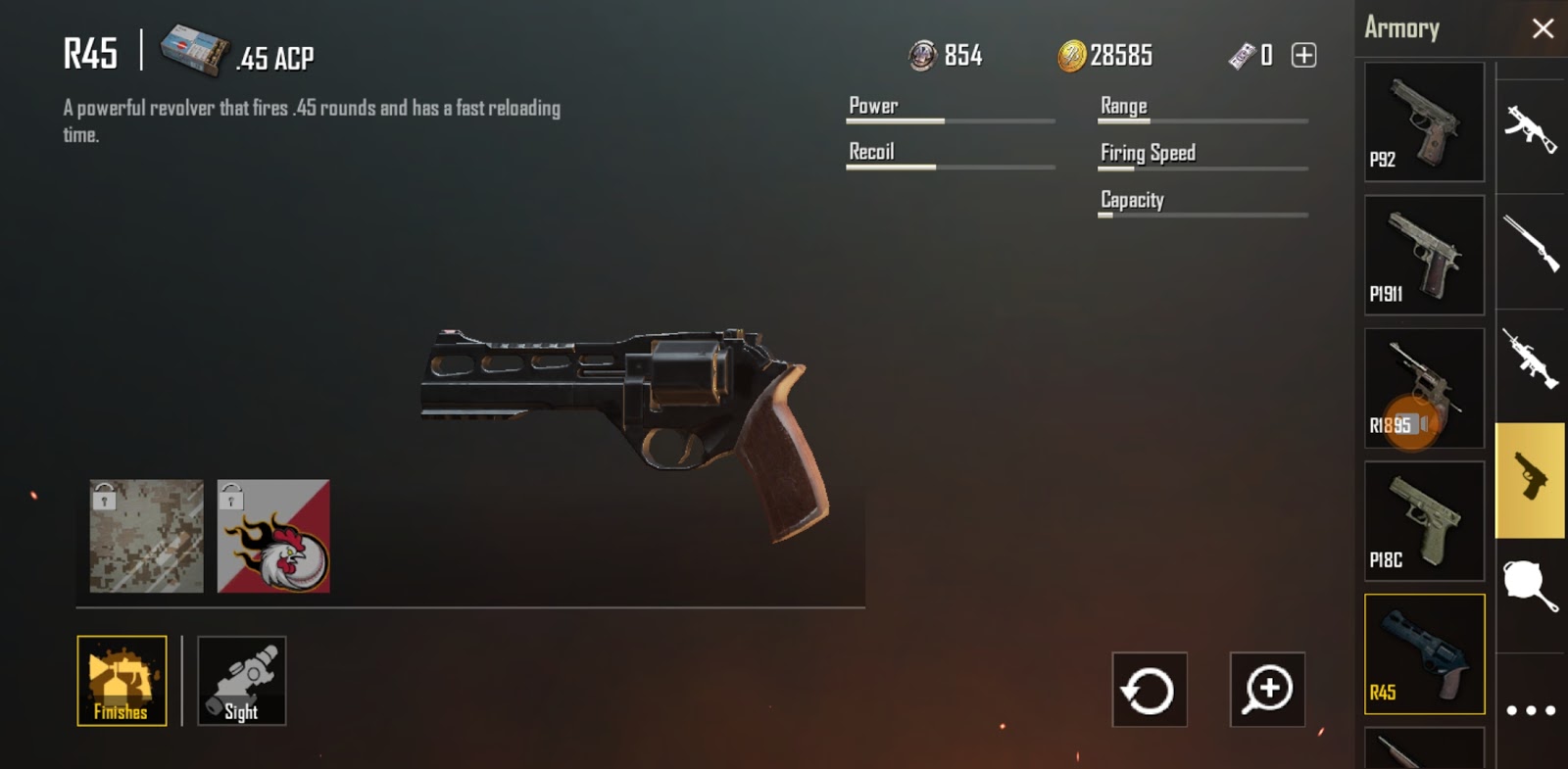Pick the P18C pistol
The height and width of the screenshot is (769, 1568).
1424,521
